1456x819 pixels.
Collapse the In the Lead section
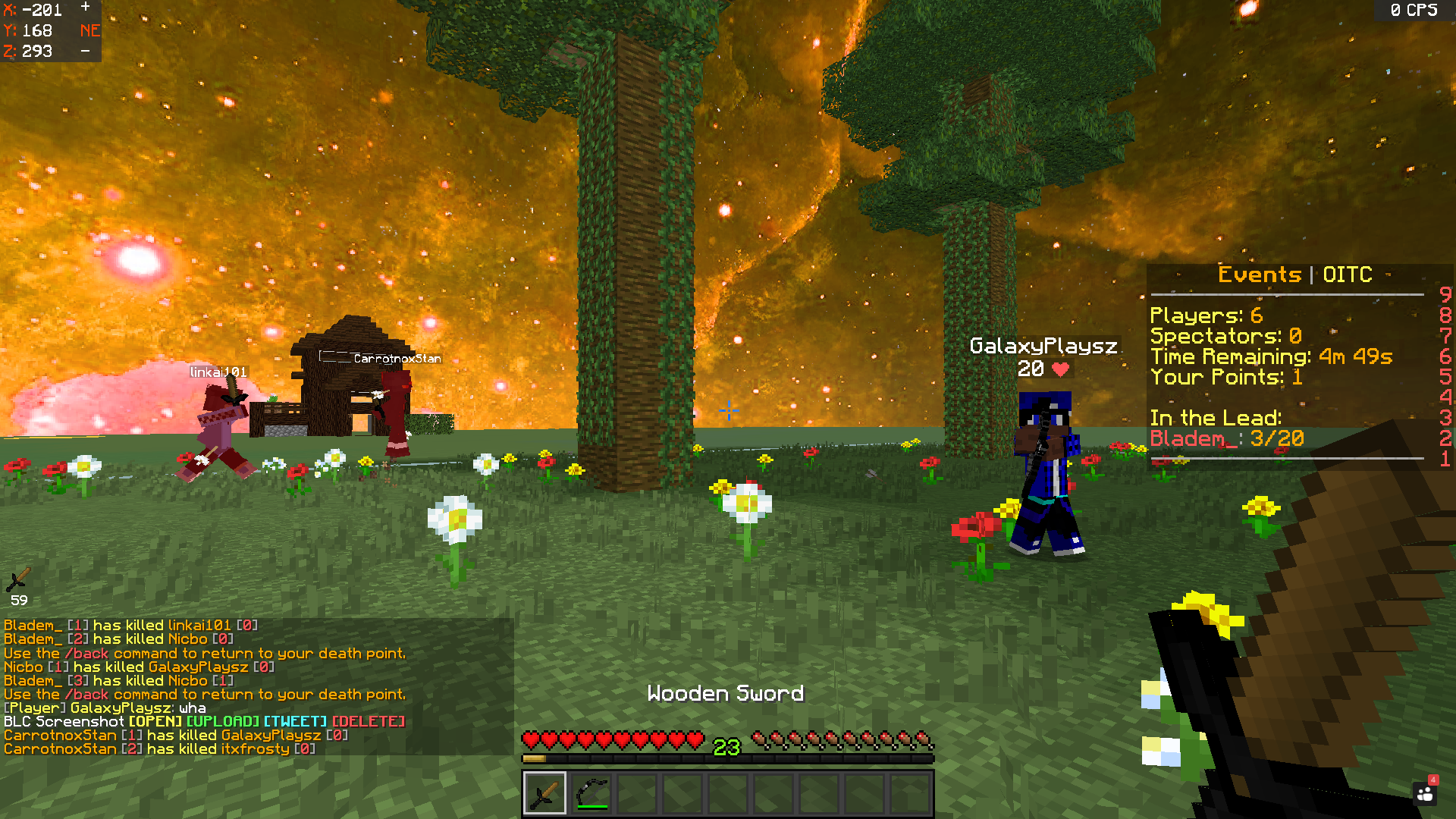point(1216,417)
